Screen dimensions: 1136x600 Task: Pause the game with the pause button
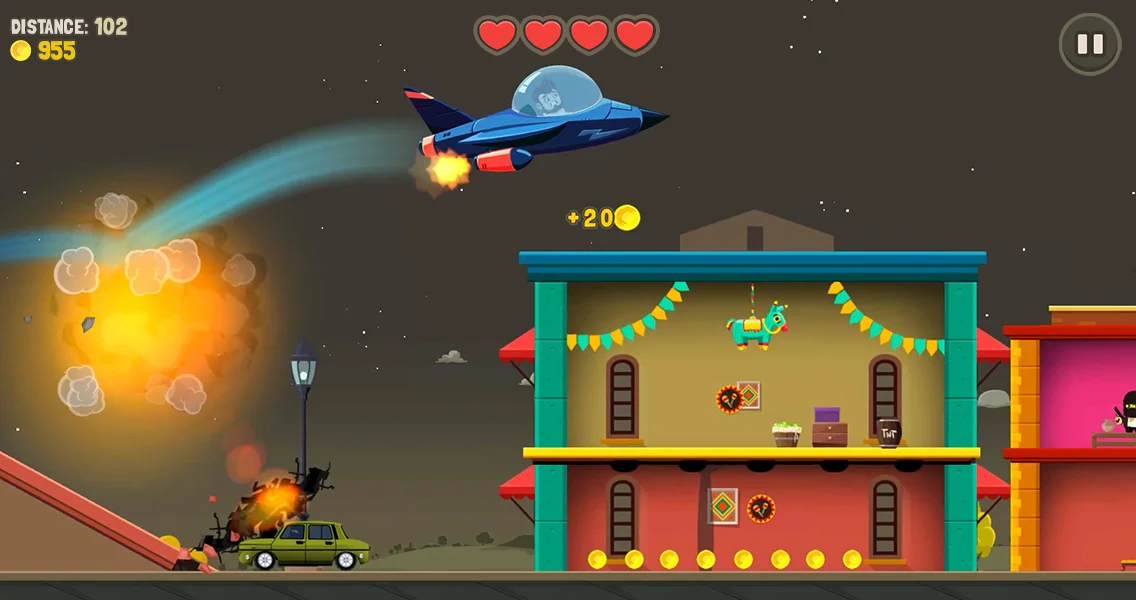(x=1090, y=44)
